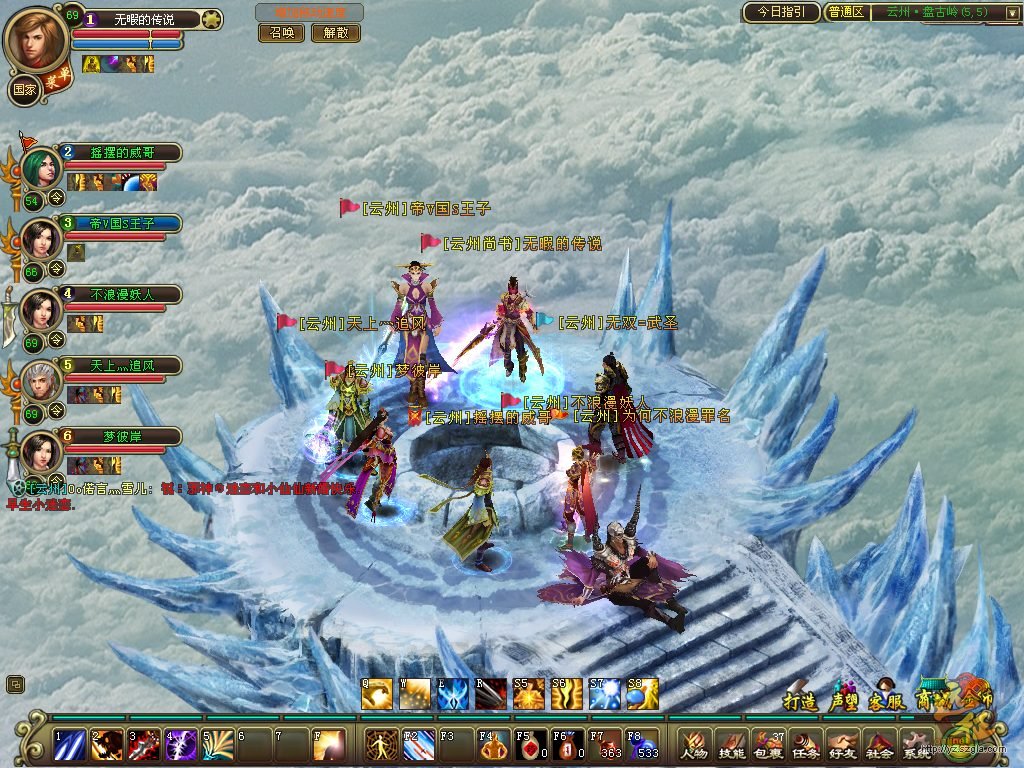
Task: Open the 技能 skills panel
Action: 731,744
